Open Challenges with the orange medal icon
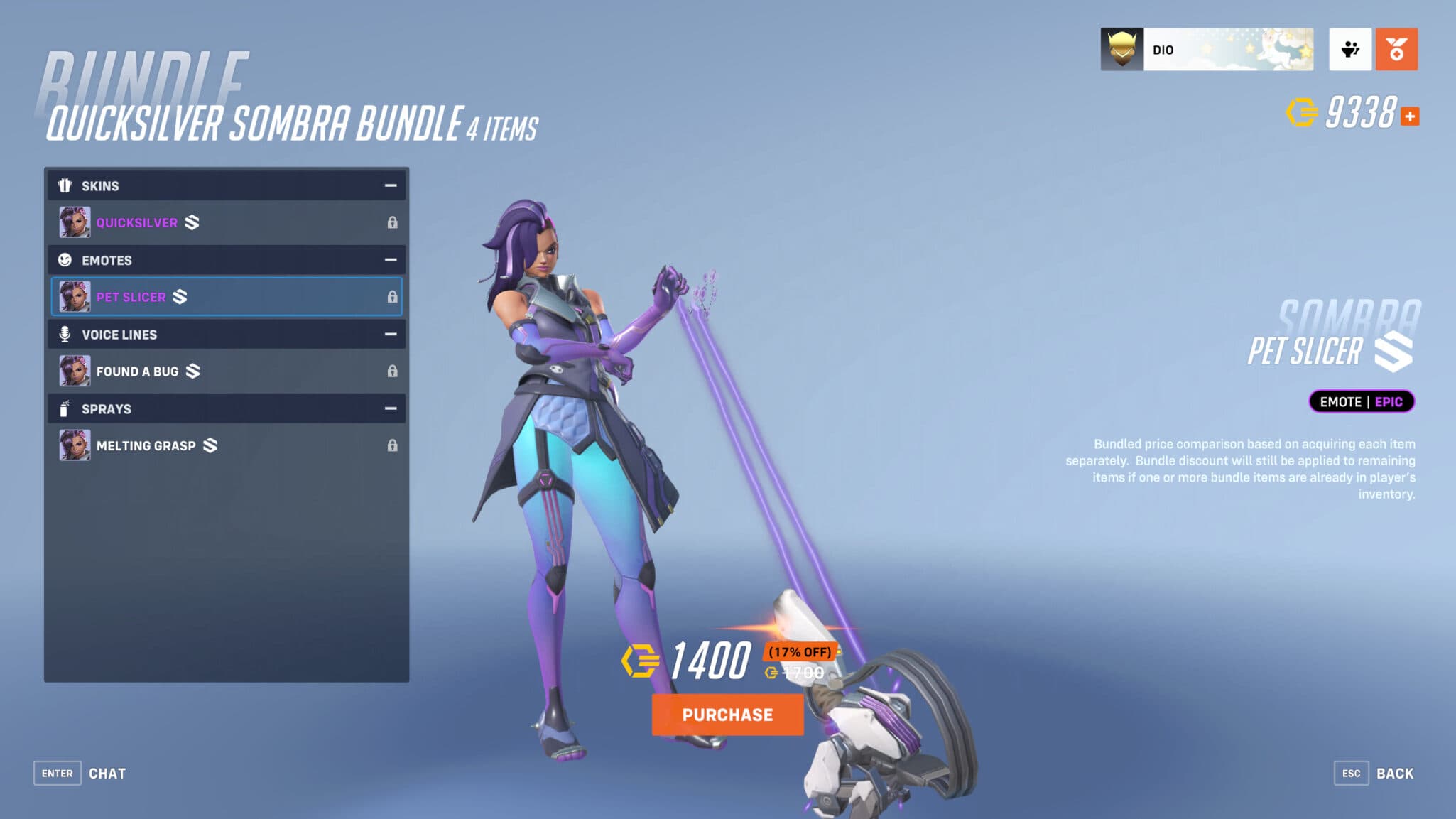This screenshot has width=1456, height=819. 1397,48
